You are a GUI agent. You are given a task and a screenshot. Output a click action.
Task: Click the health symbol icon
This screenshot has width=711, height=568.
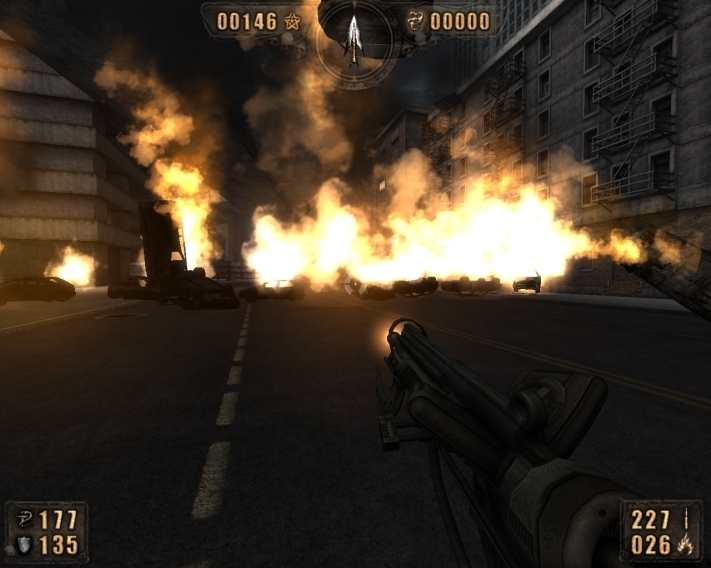click(x=23, y=520)
